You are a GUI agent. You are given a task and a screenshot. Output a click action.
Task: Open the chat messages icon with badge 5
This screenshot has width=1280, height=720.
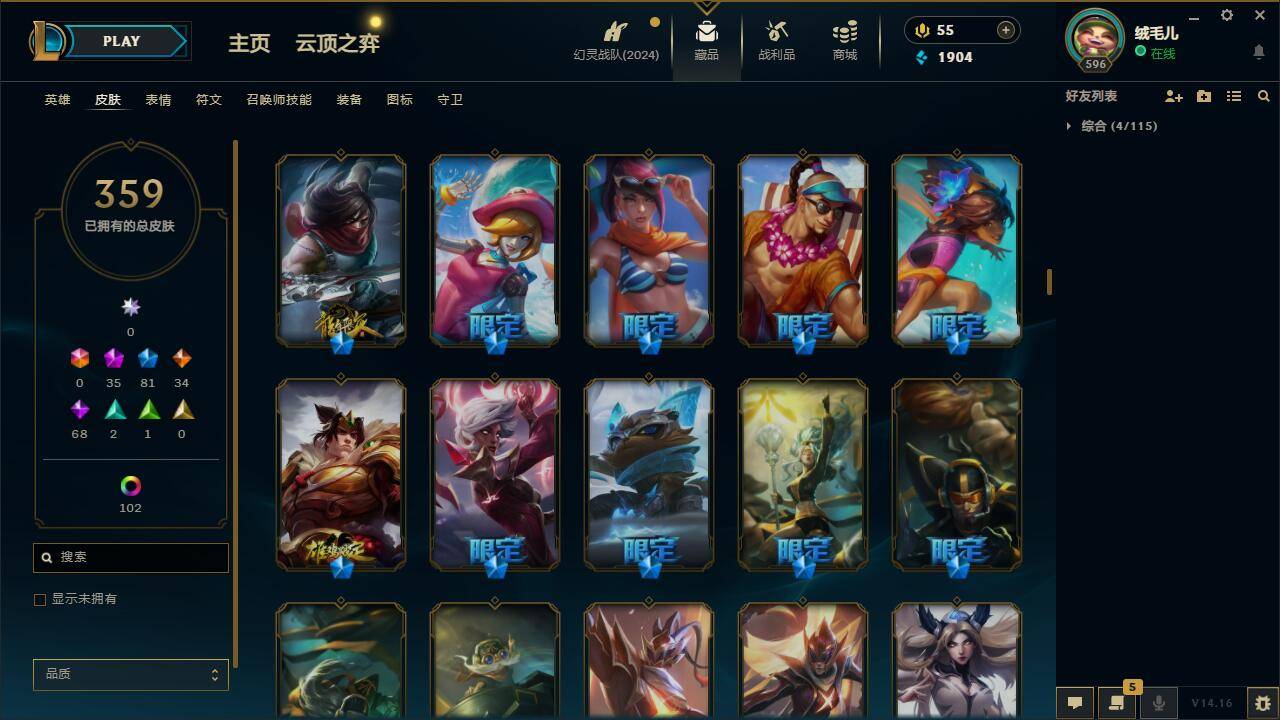[x=1117, y=703]
